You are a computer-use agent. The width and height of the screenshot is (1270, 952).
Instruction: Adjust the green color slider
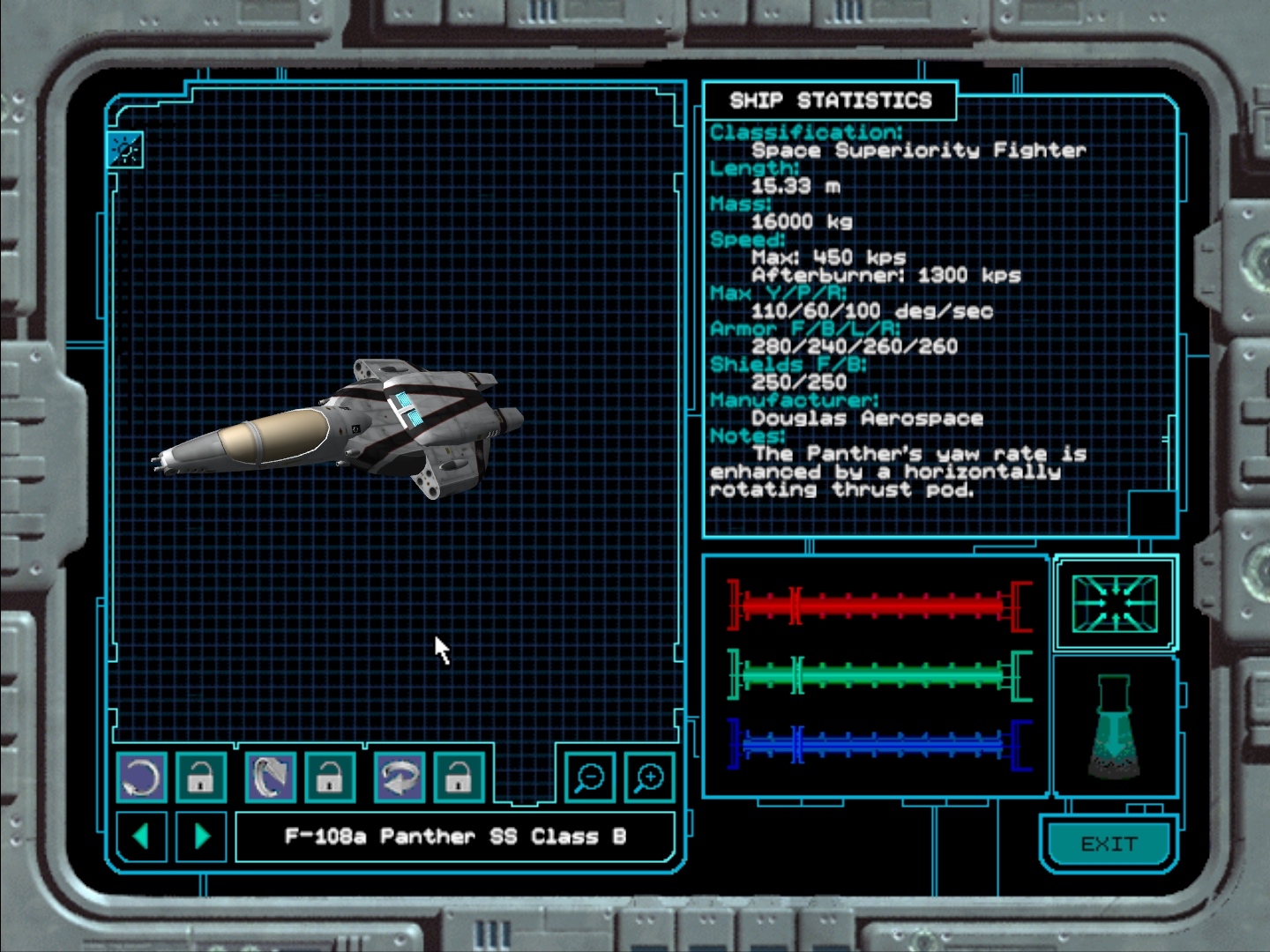point(878,676)
